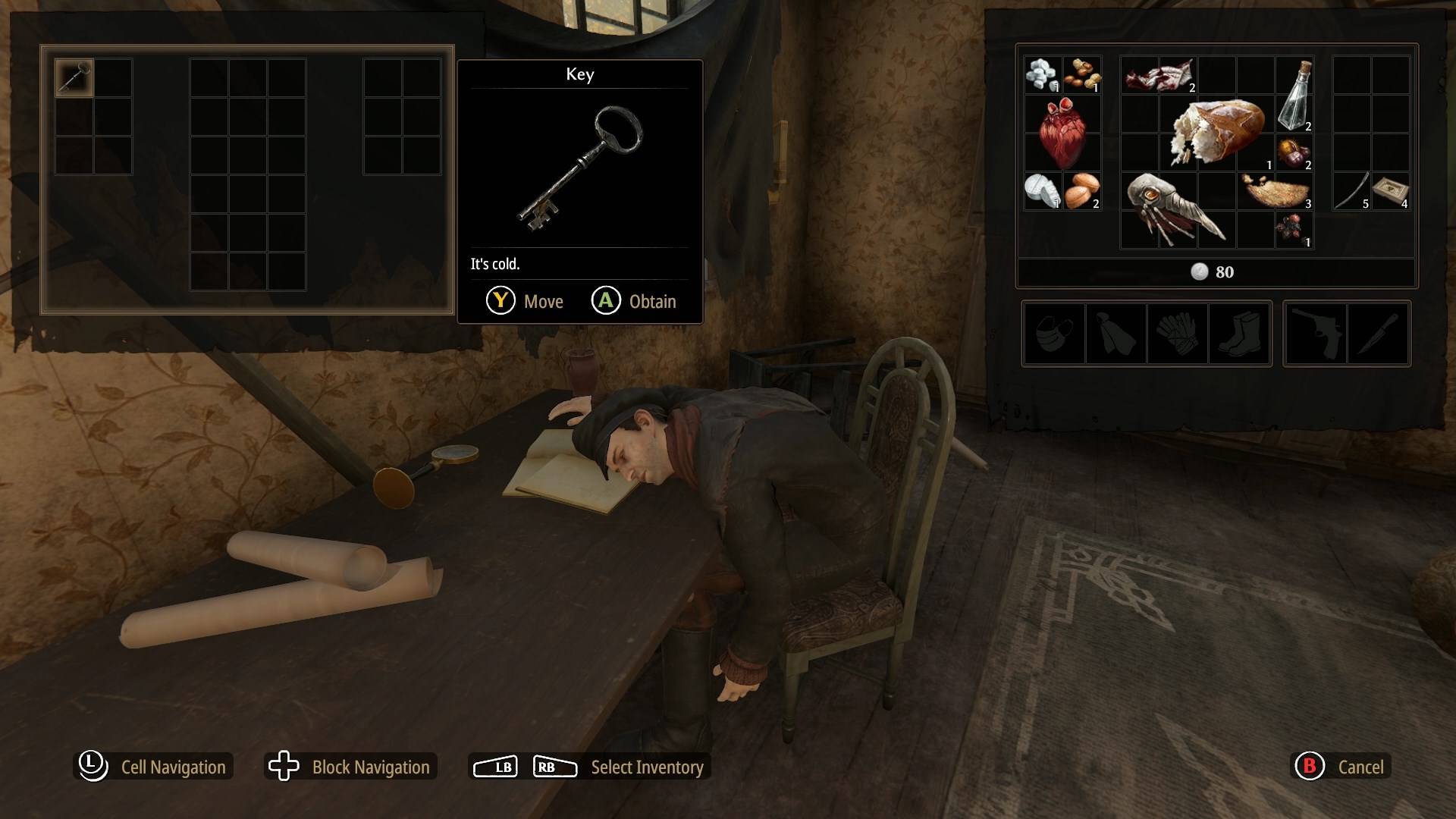This screenshot has width=1456, height=819.
Task: Select the knife weapon slot
Action: pos(1377,334)
